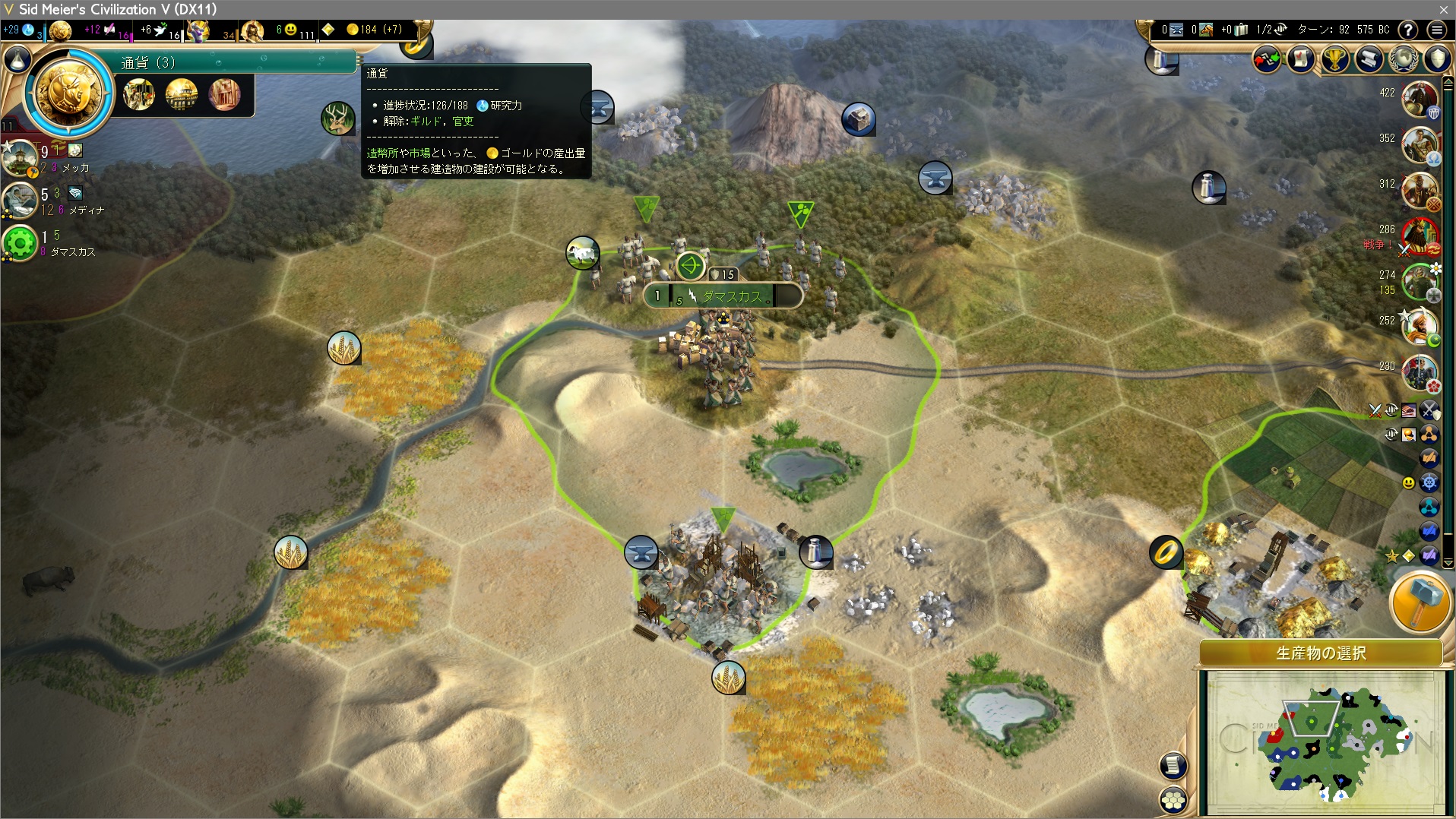
Task: Click the 生産物の選択 button
Action: (x=1321, y=653)
